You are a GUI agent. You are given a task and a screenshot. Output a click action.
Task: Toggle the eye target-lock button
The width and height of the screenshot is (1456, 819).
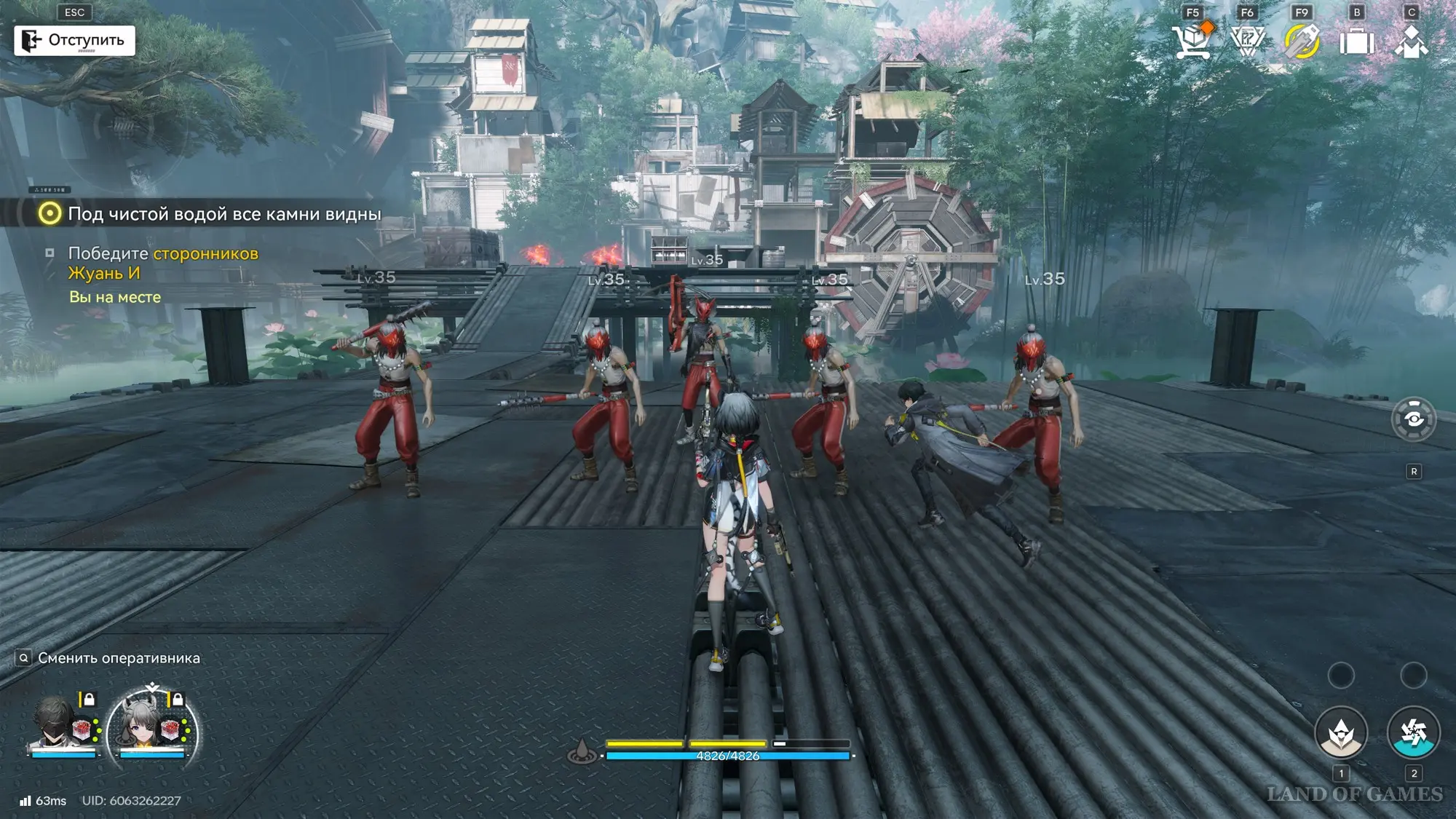click(x=1413, y=419)
